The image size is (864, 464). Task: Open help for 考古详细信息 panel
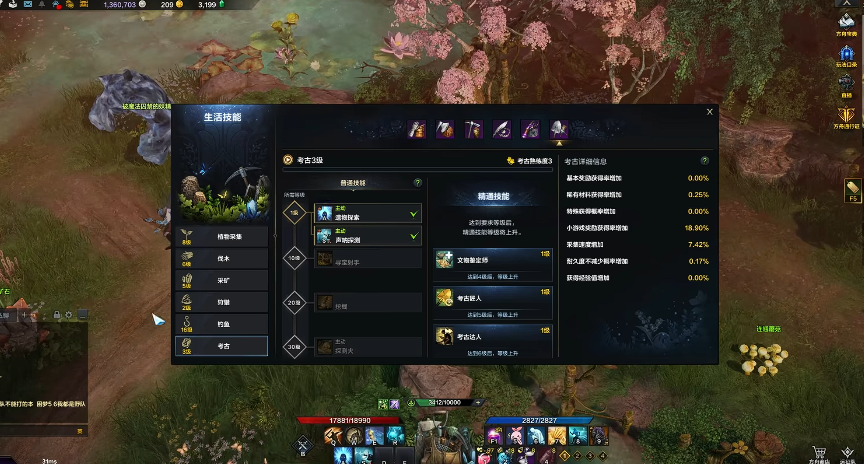(705, 160)
